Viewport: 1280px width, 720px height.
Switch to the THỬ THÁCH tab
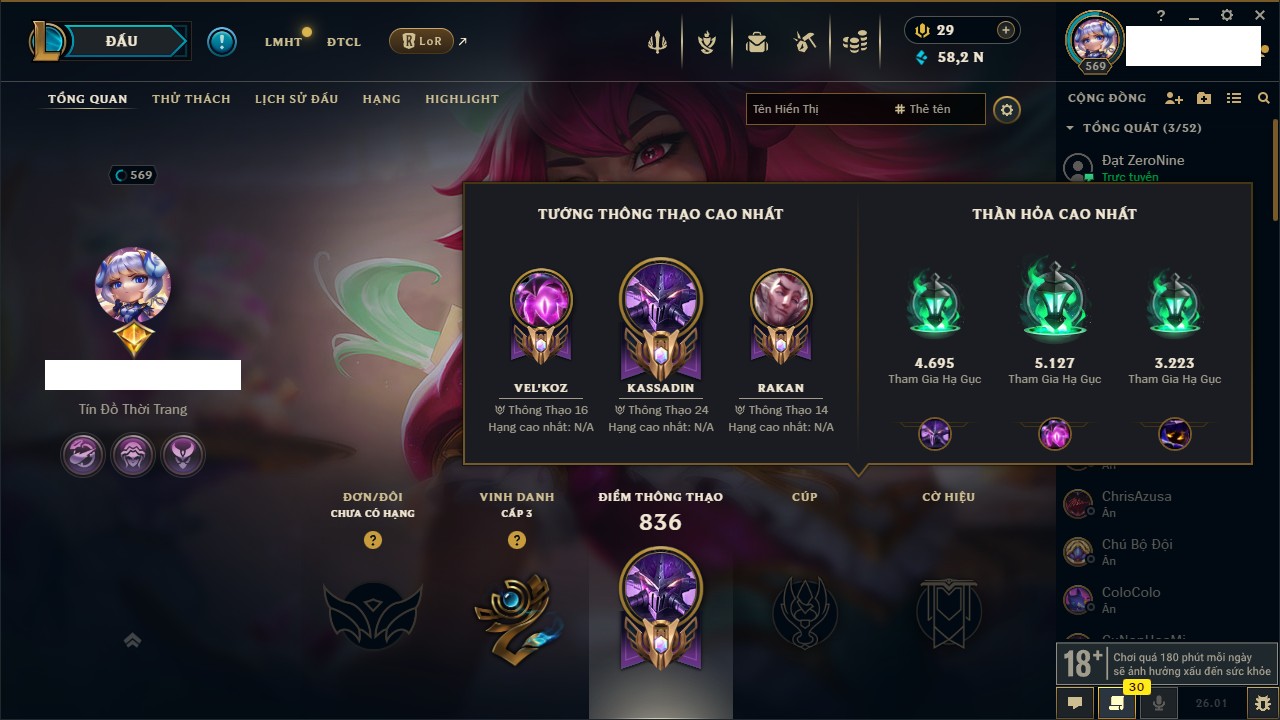(191, 99)
